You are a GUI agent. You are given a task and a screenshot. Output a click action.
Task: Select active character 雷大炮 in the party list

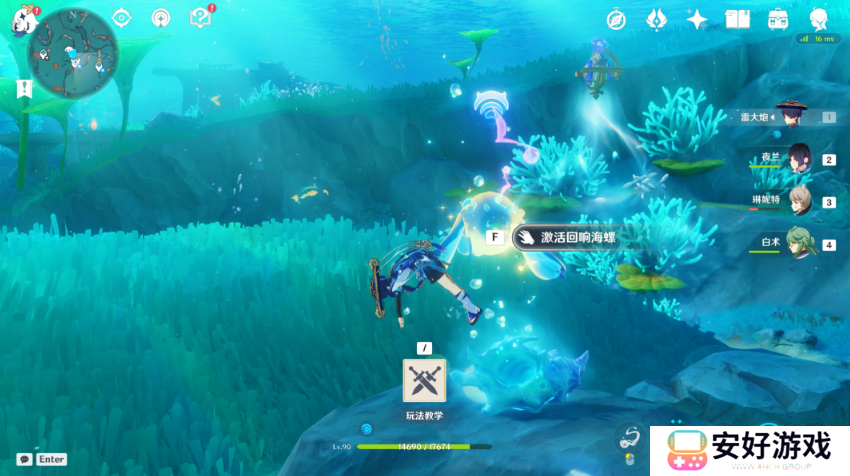click(796, 116)
